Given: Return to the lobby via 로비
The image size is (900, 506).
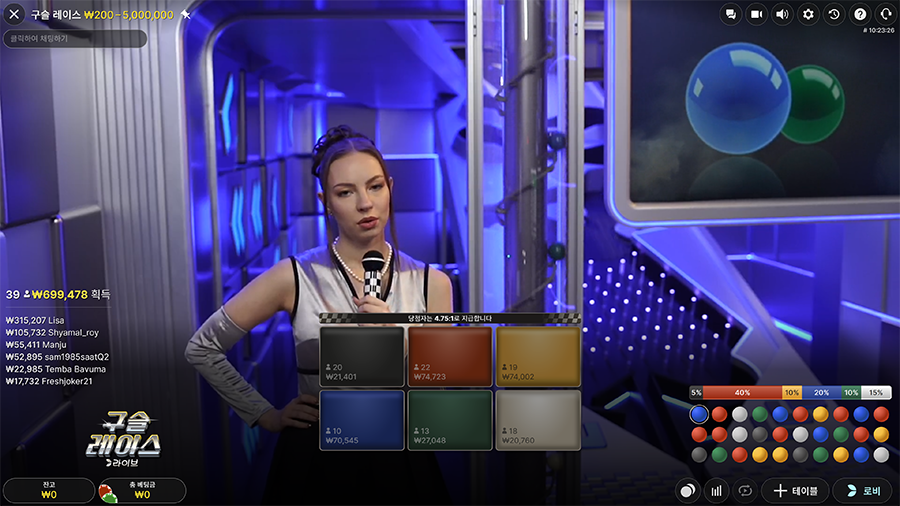Looking at the screenshot, I should tap(862, 491).
